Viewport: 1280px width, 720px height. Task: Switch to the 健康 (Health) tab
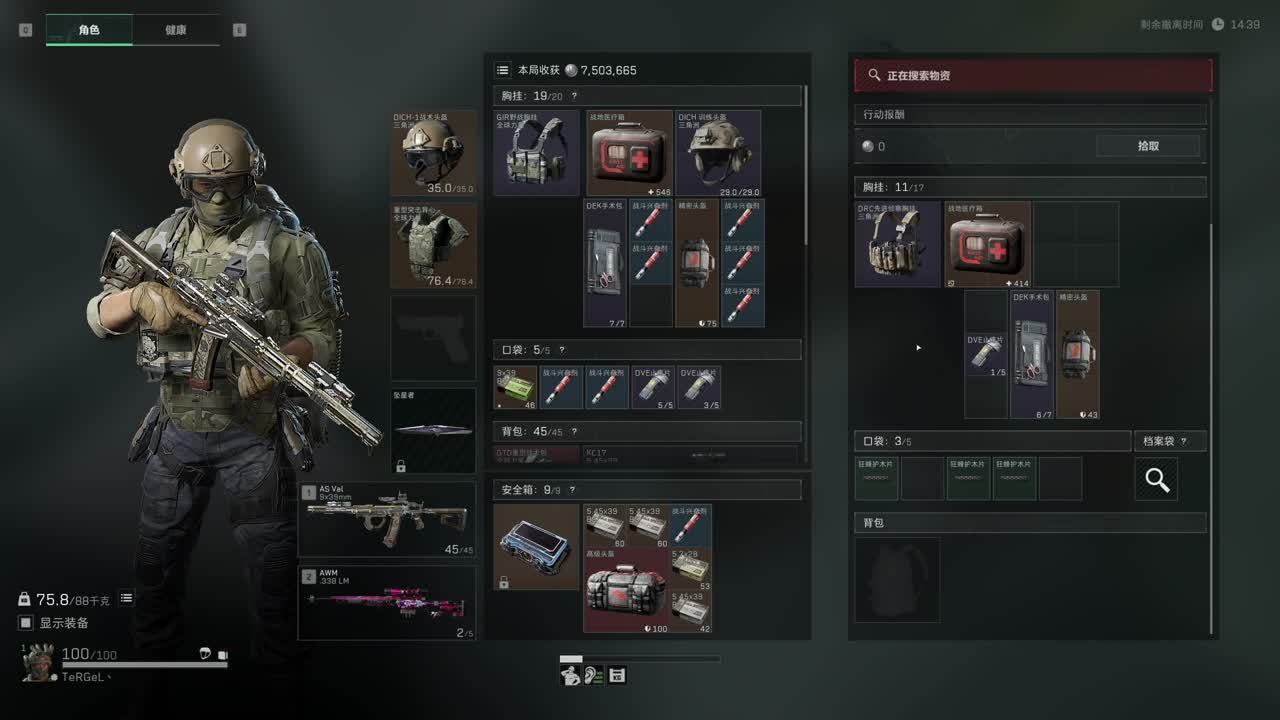[x=175, y=30]
